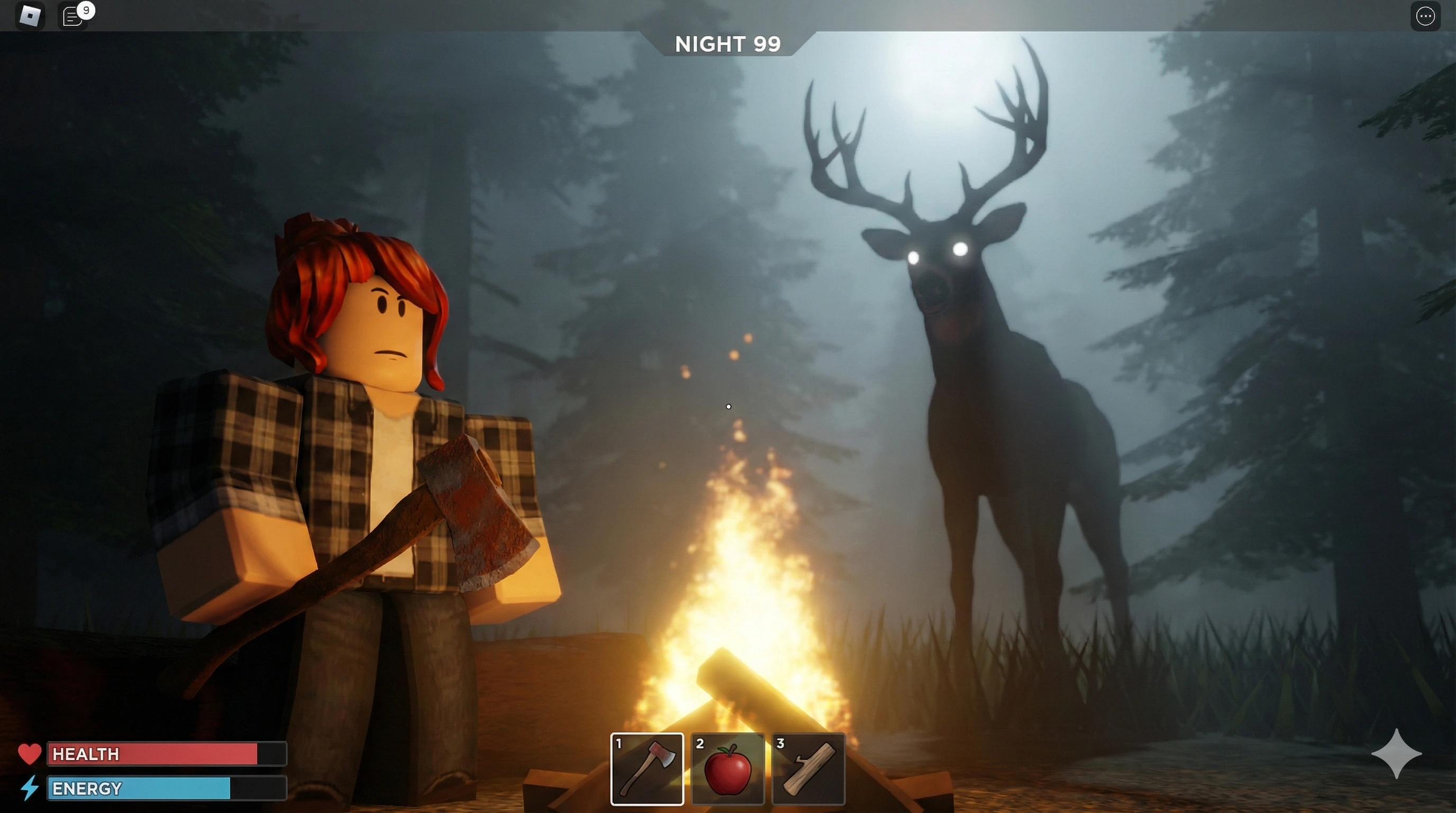Click the NIGHT 99 banner at top
Image resolution: width=1456 pixels, height=813 pixels.
pyautogui.click(x=728, y=43)
